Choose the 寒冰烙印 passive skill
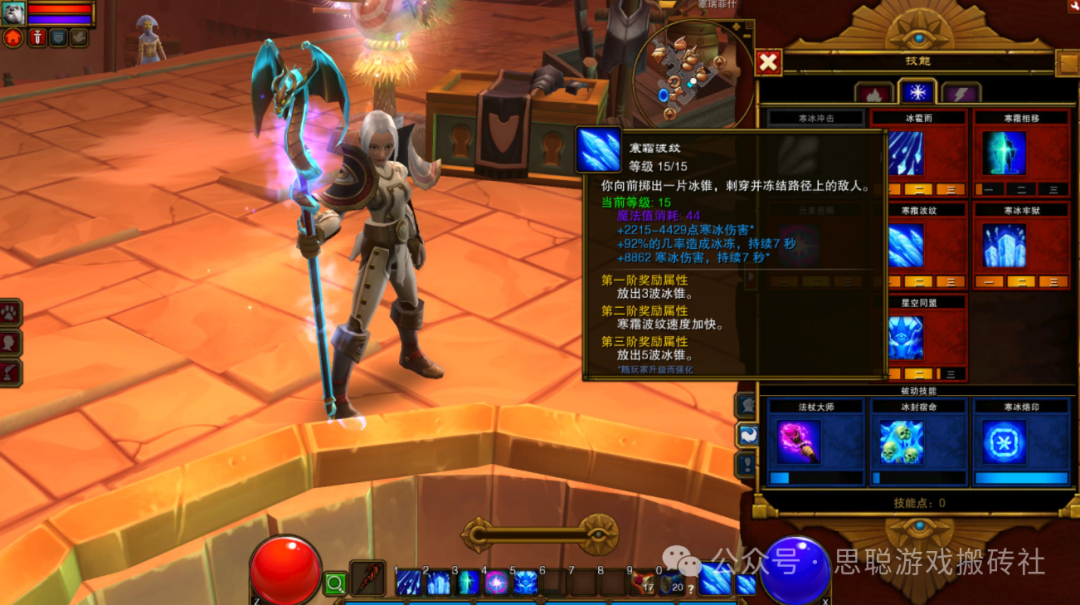 click(x=1005, y=441)
